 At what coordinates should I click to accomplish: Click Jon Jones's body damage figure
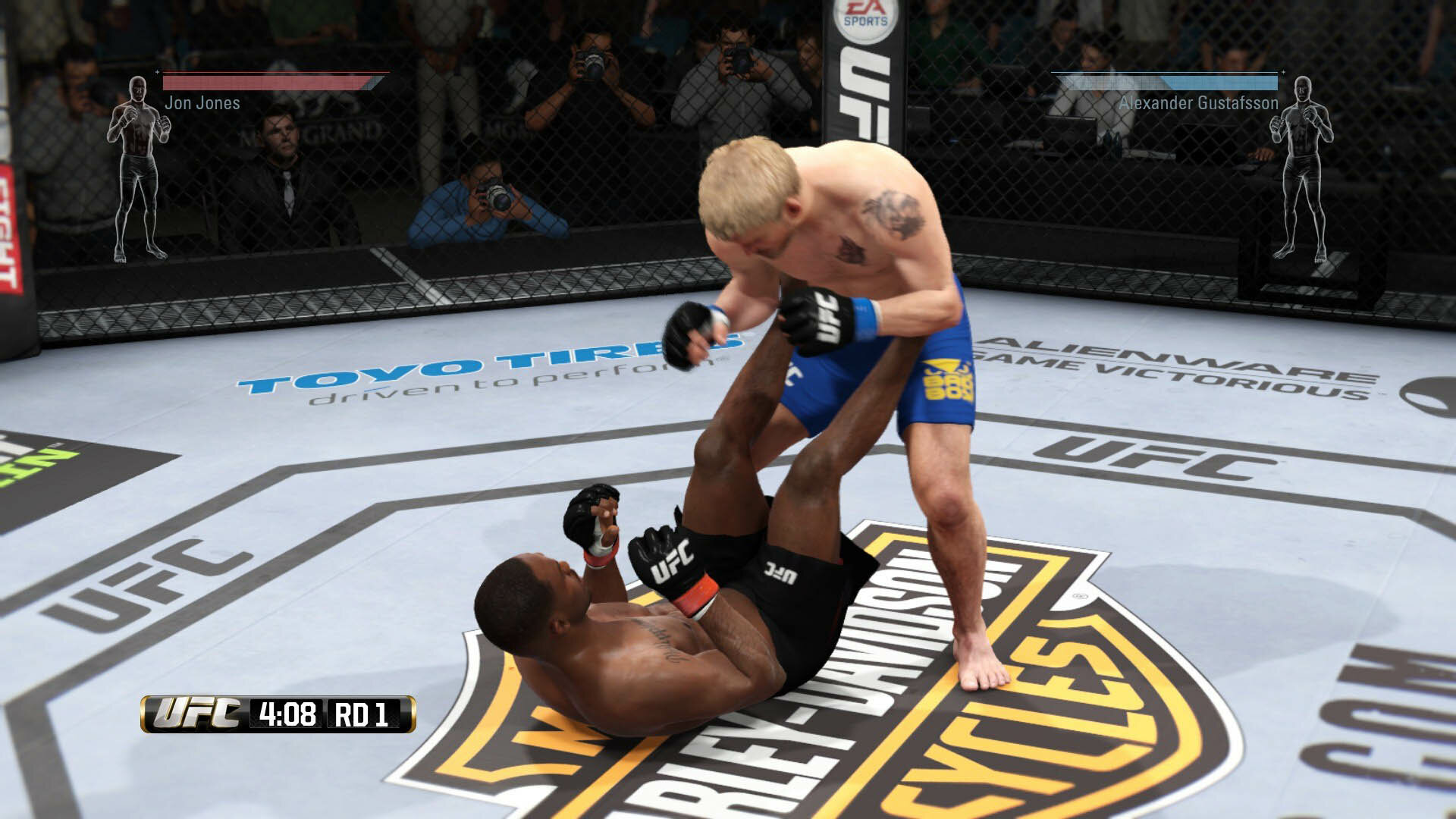[138, 168]
